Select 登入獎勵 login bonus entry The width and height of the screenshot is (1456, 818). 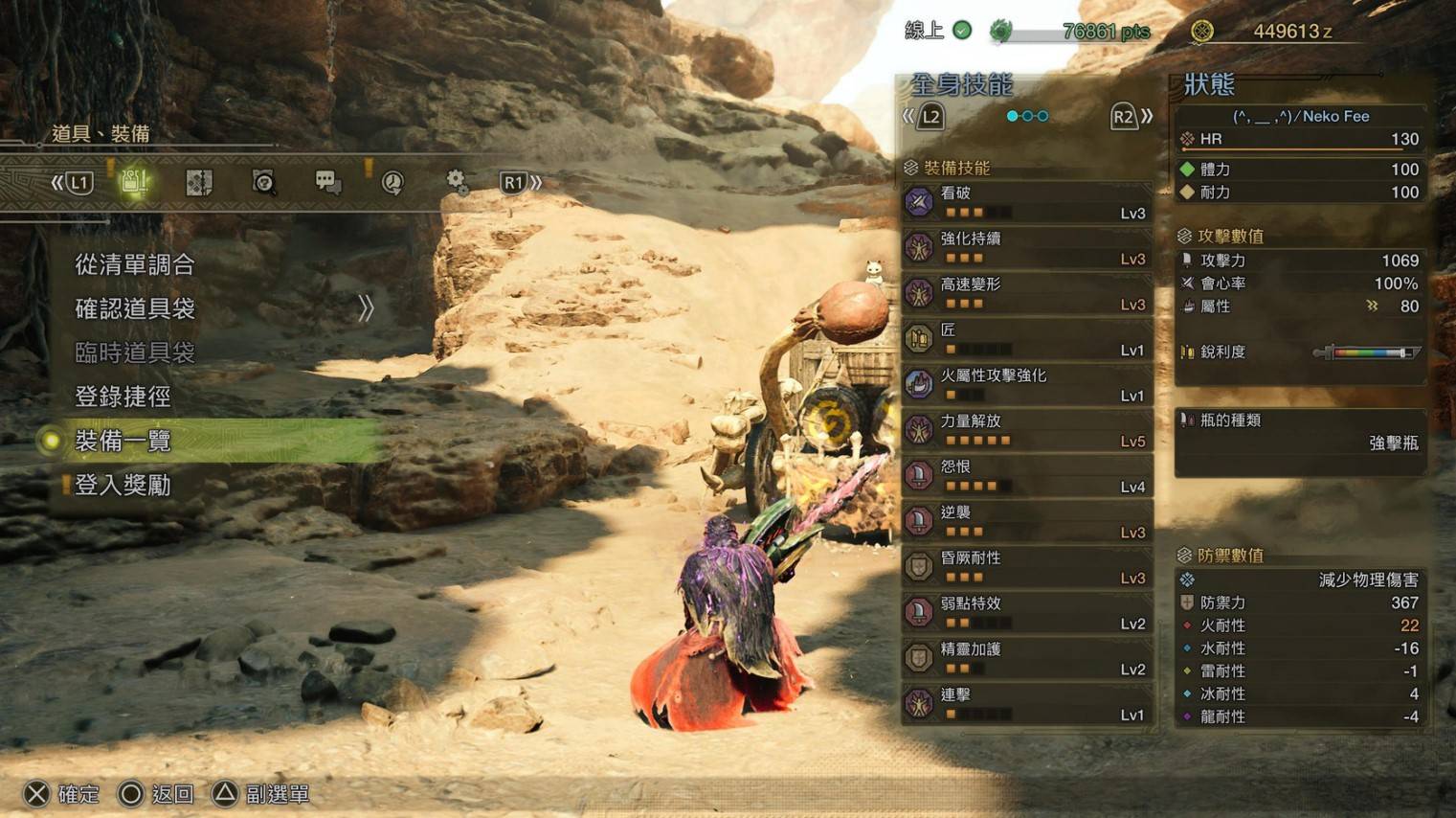[123, 486]
